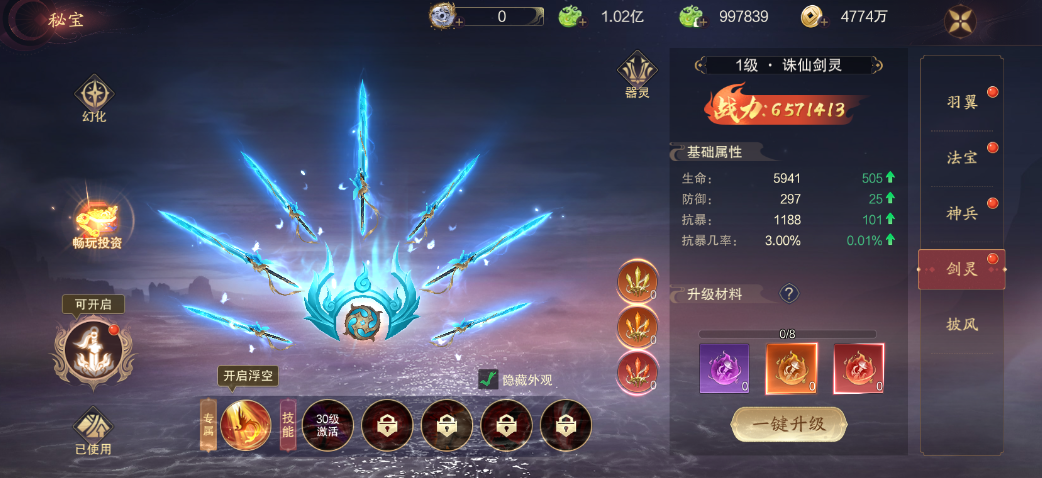Open the 法宝 tab
Image resolution: width=1042 pixels, height=478 pixels.
pyautogui.click(x=962, y=158)
